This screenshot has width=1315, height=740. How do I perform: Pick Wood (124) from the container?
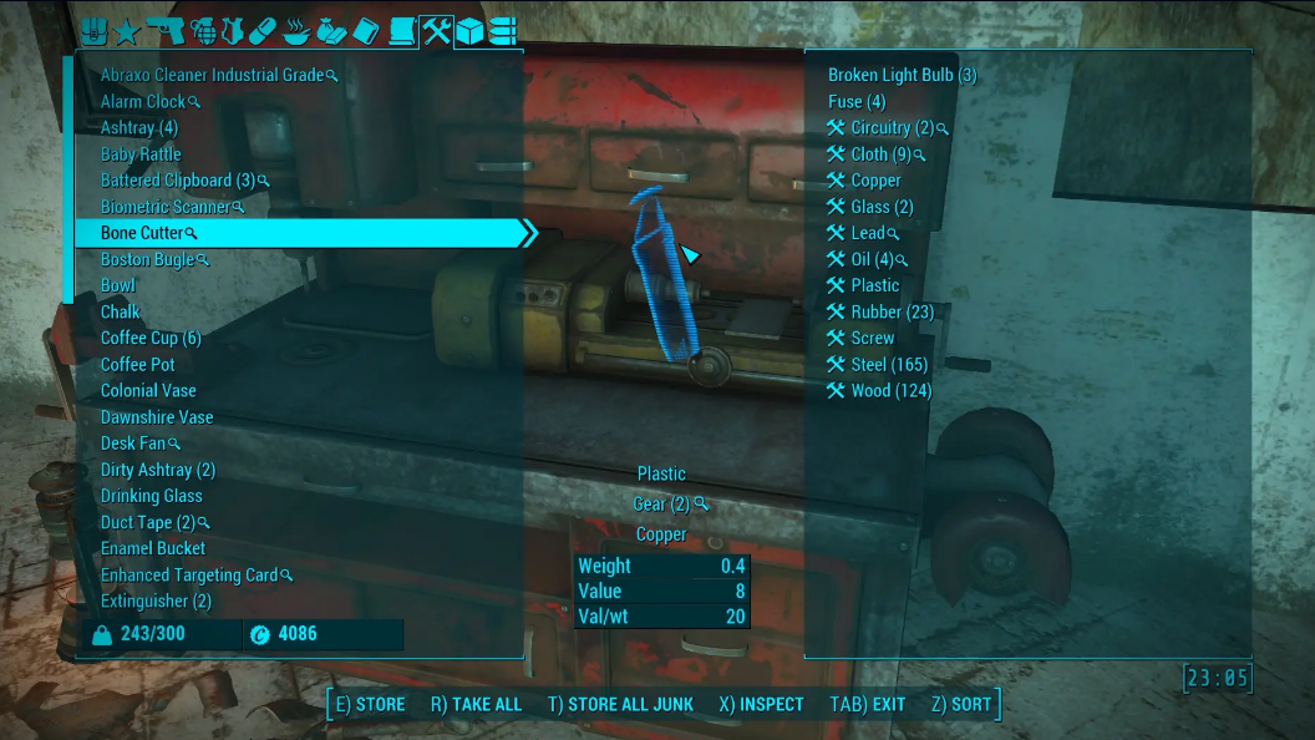coord(890,391)
